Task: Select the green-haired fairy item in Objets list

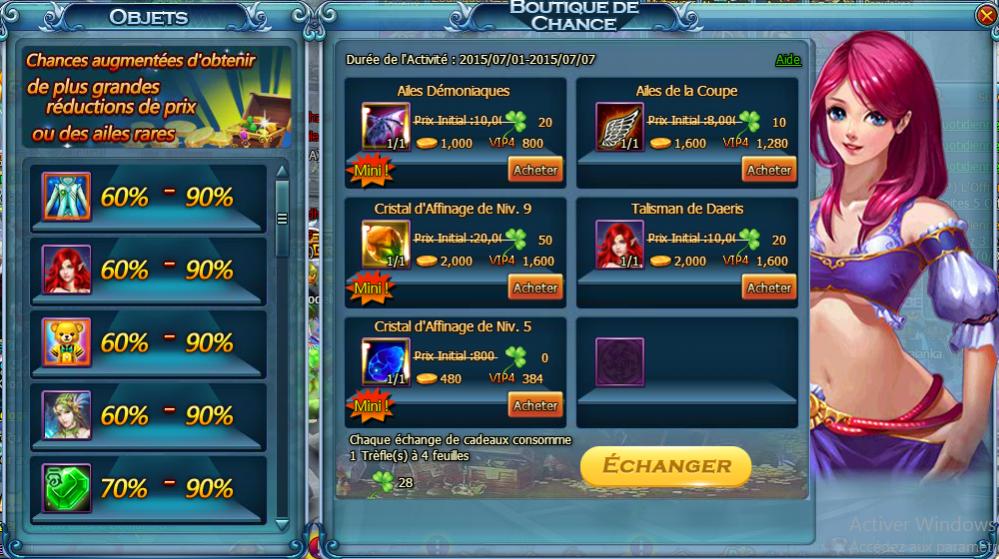Action: pyautogui.click(x=67, y=415)
